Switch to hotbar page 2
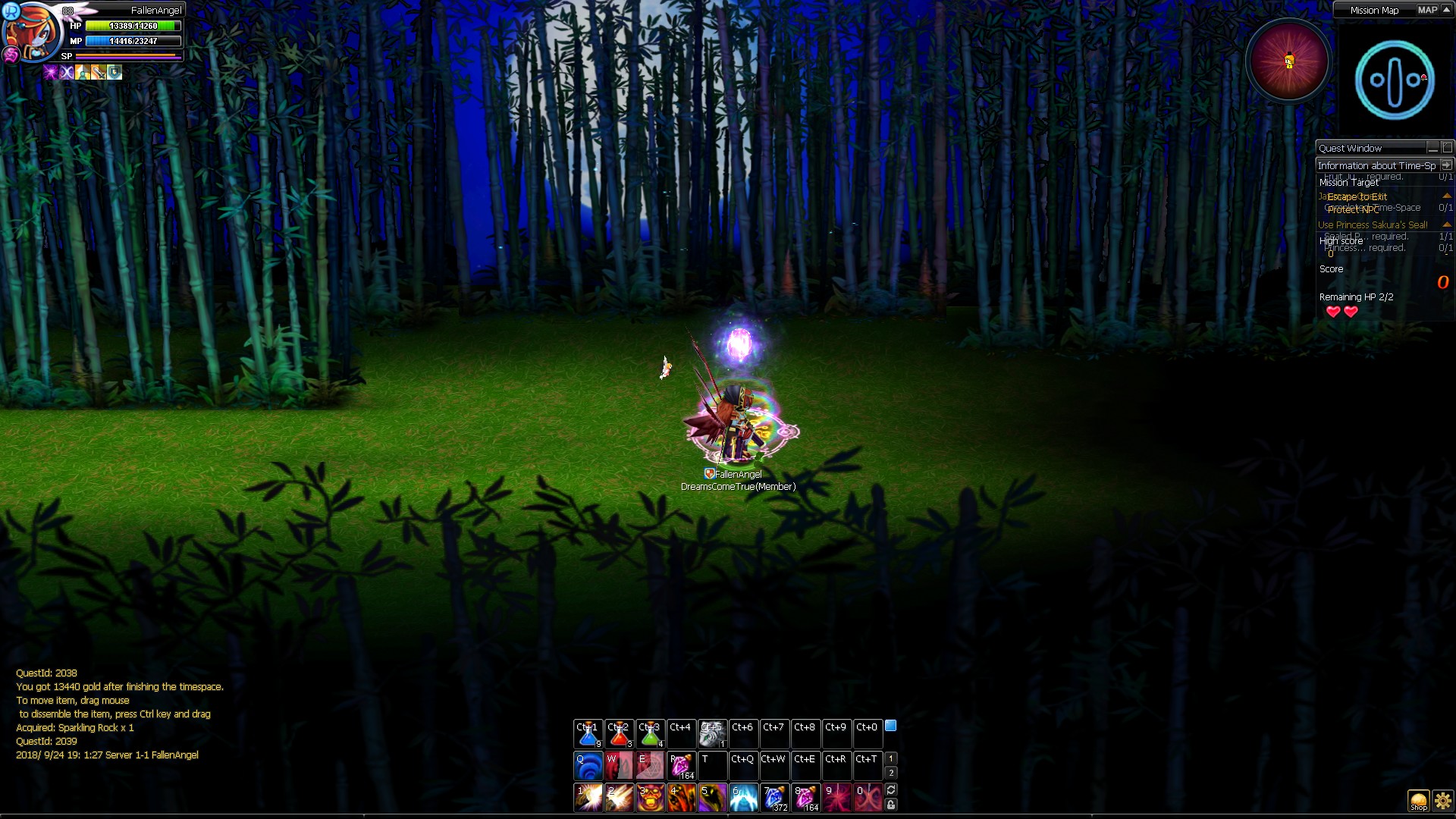Screen dimensions: 1456x819 (x=891, y=773)
